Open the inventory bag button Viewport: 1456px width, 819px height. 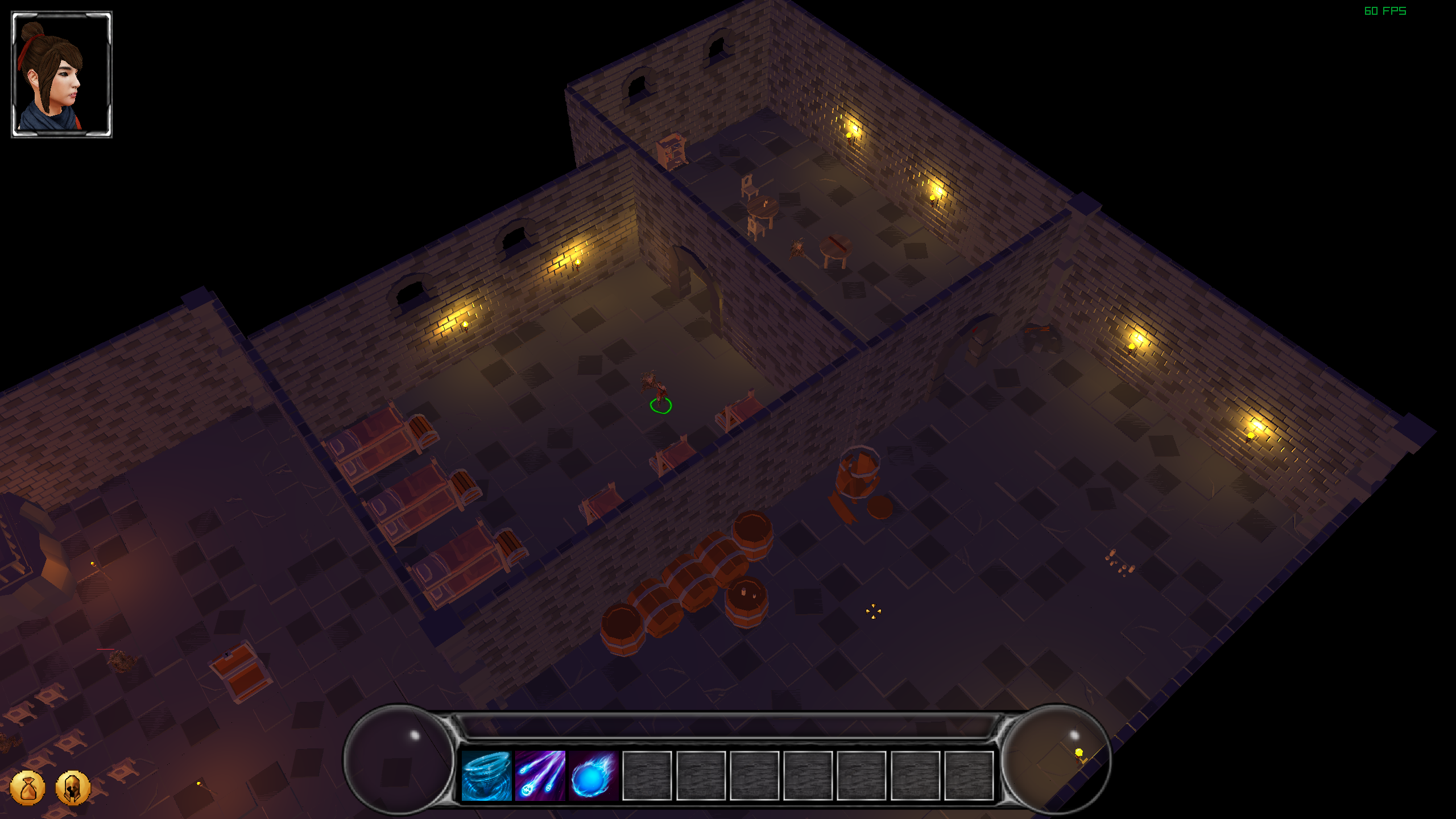(x=27, y=788)
